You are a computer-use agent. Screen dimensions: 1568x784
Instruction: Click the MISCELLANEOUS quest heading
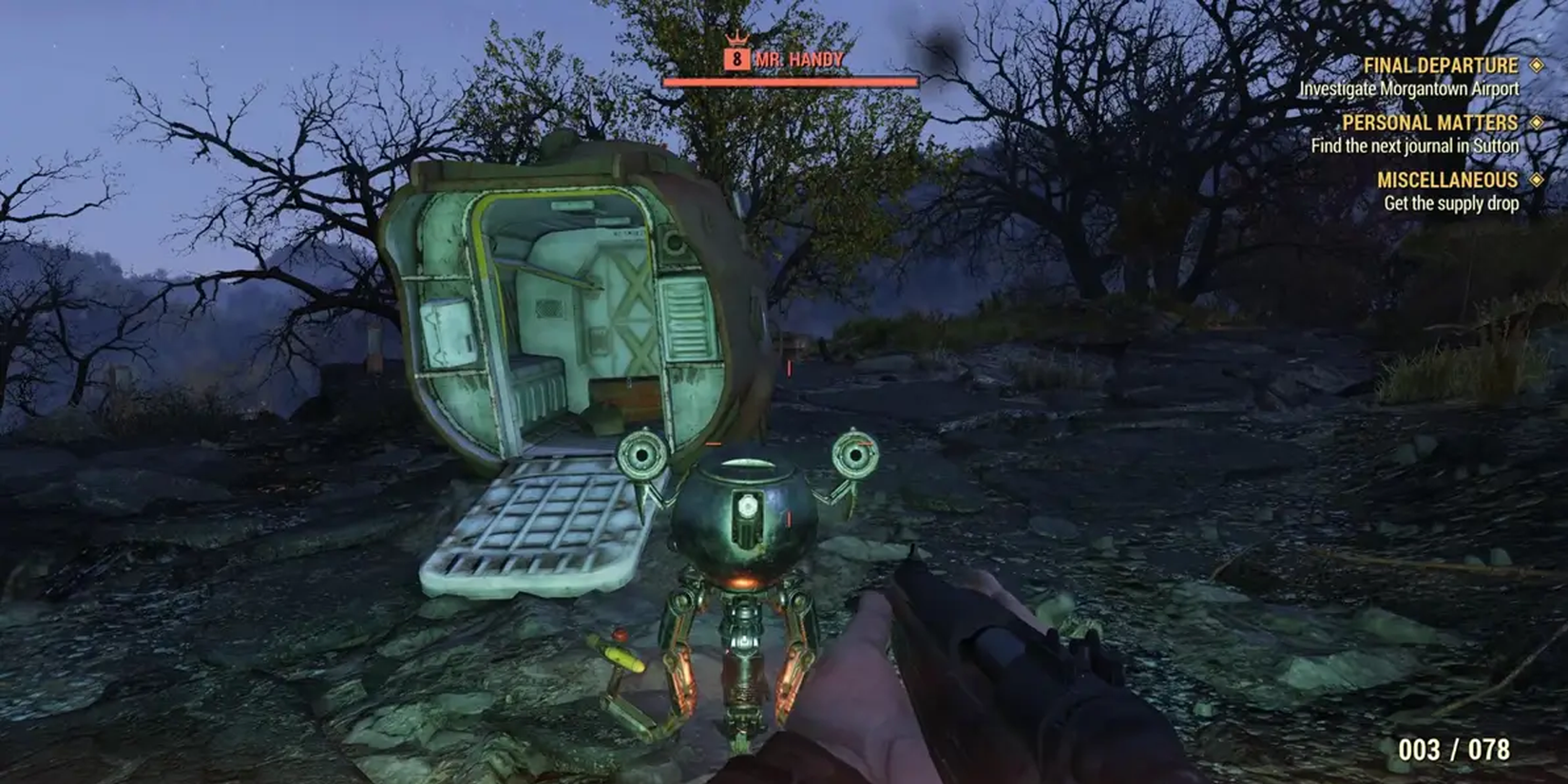(1448, 180)
